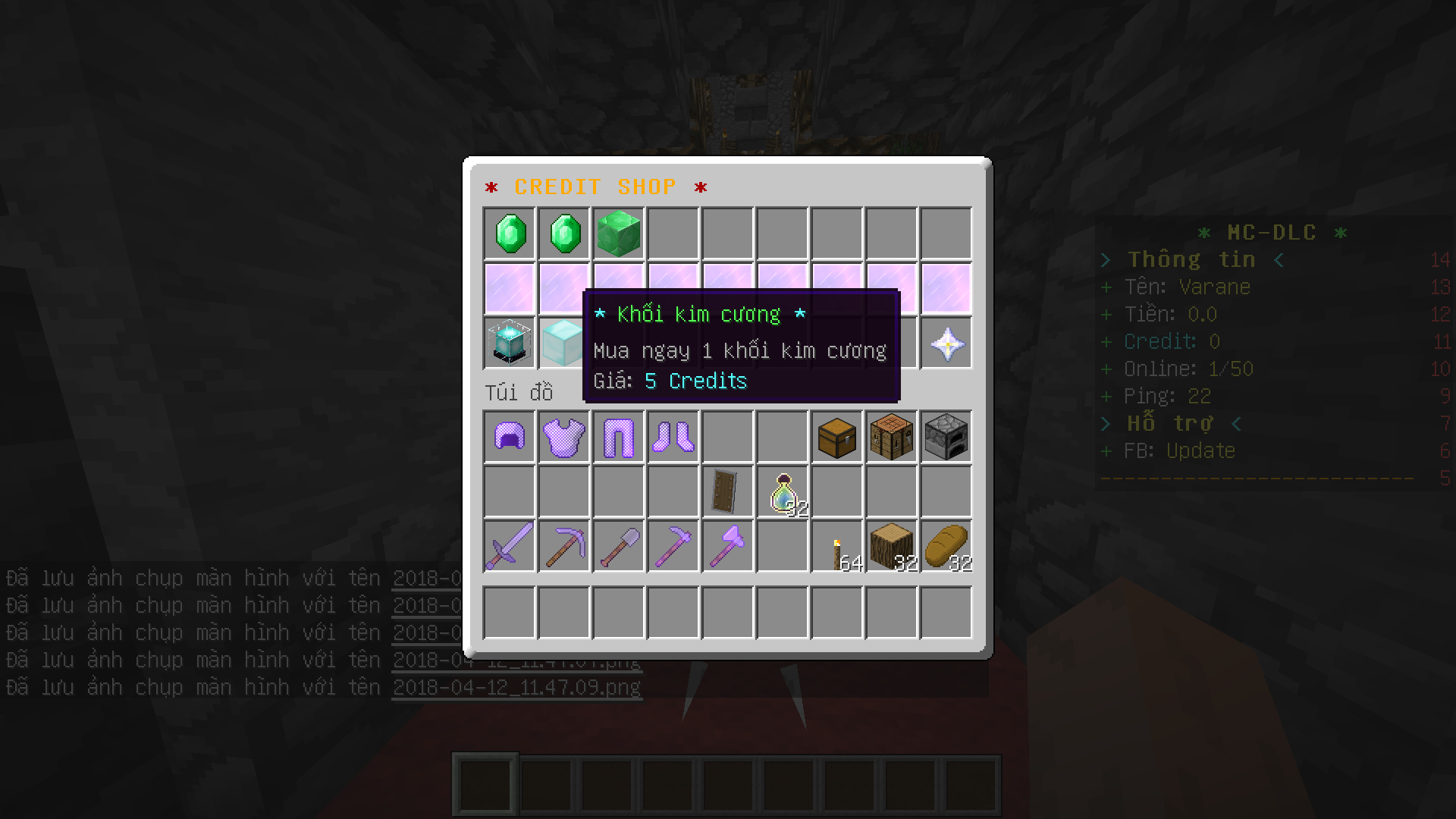This screenshot has height=819, width=1456.
Task: Select the dark door item
Action: 728,491
